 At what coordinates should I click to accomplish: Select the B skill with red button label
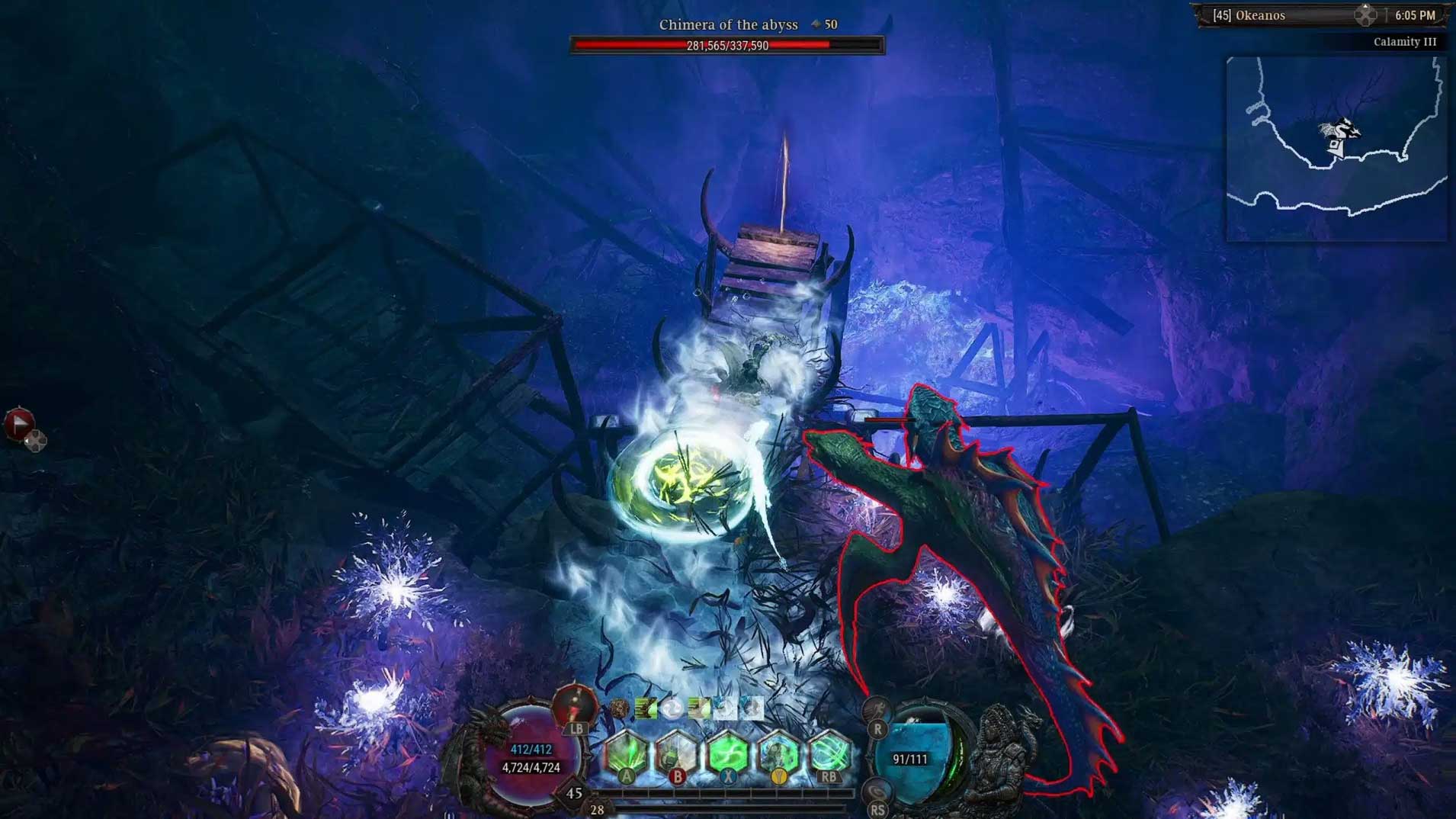point(677,750)
